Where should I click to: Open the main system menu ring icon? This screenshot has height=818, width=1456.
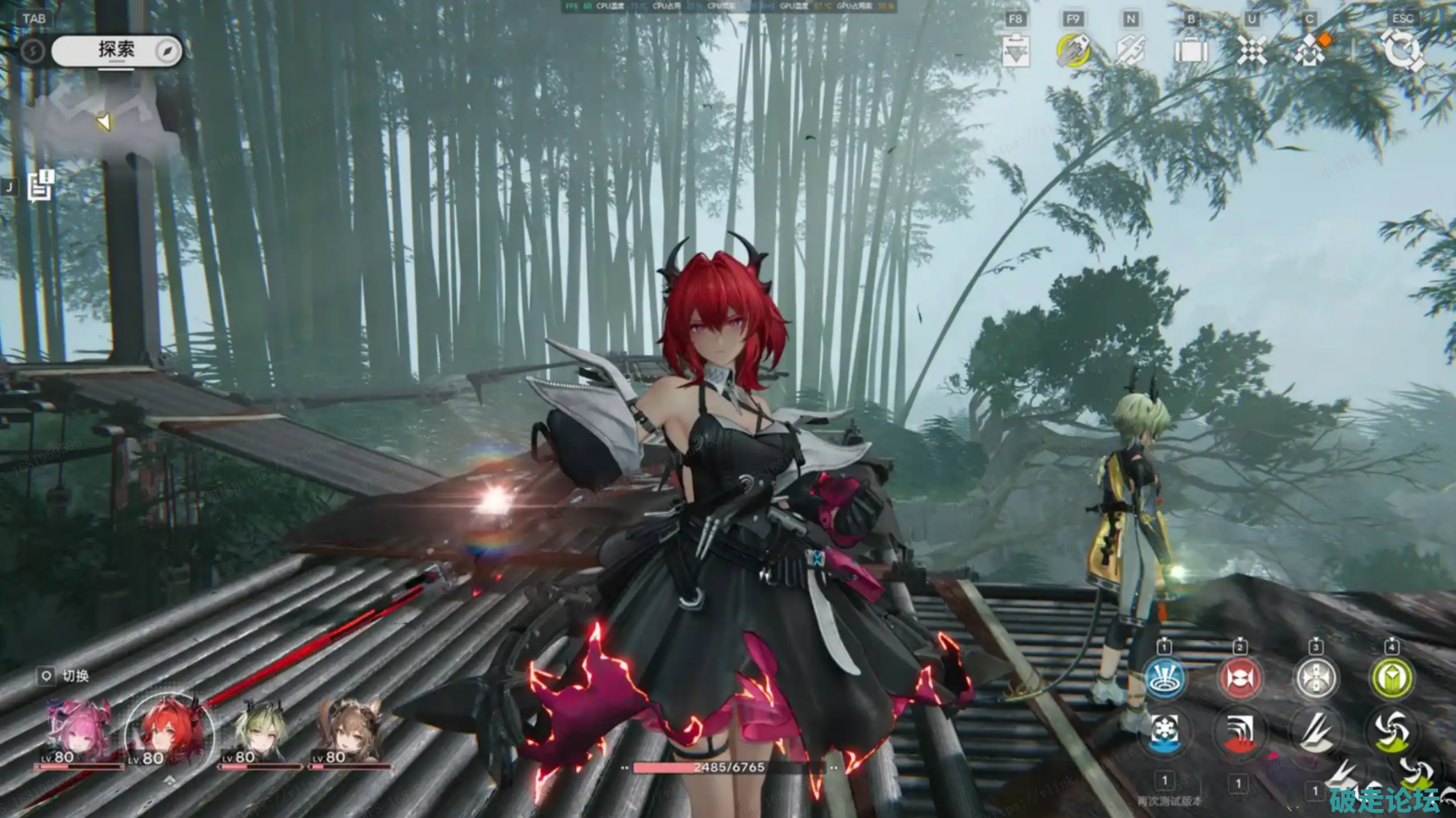tap(1403, 52)
